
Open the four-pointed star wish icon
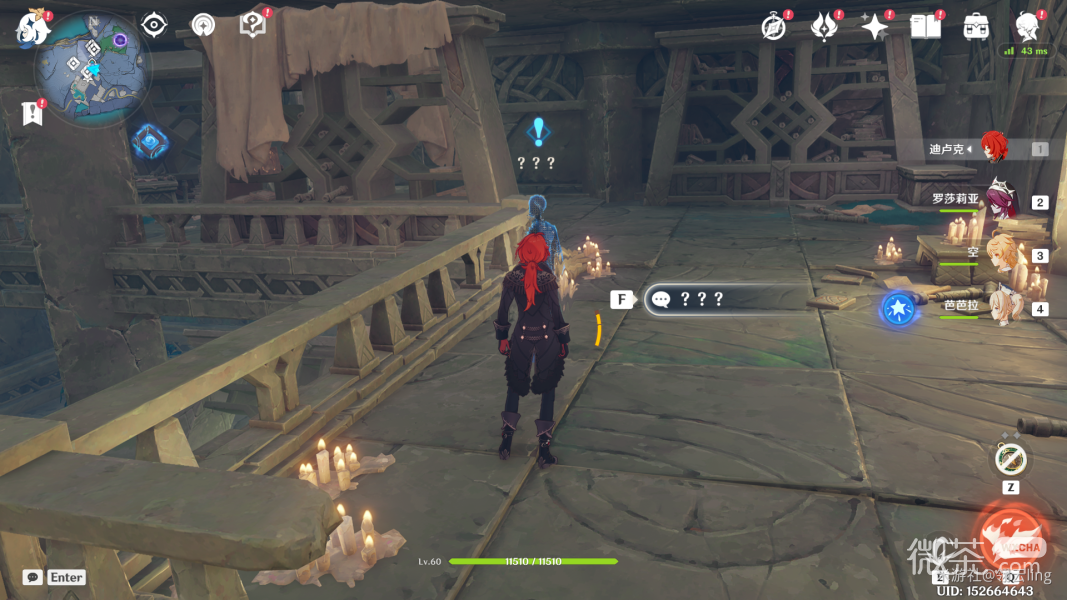click(875, 27)
